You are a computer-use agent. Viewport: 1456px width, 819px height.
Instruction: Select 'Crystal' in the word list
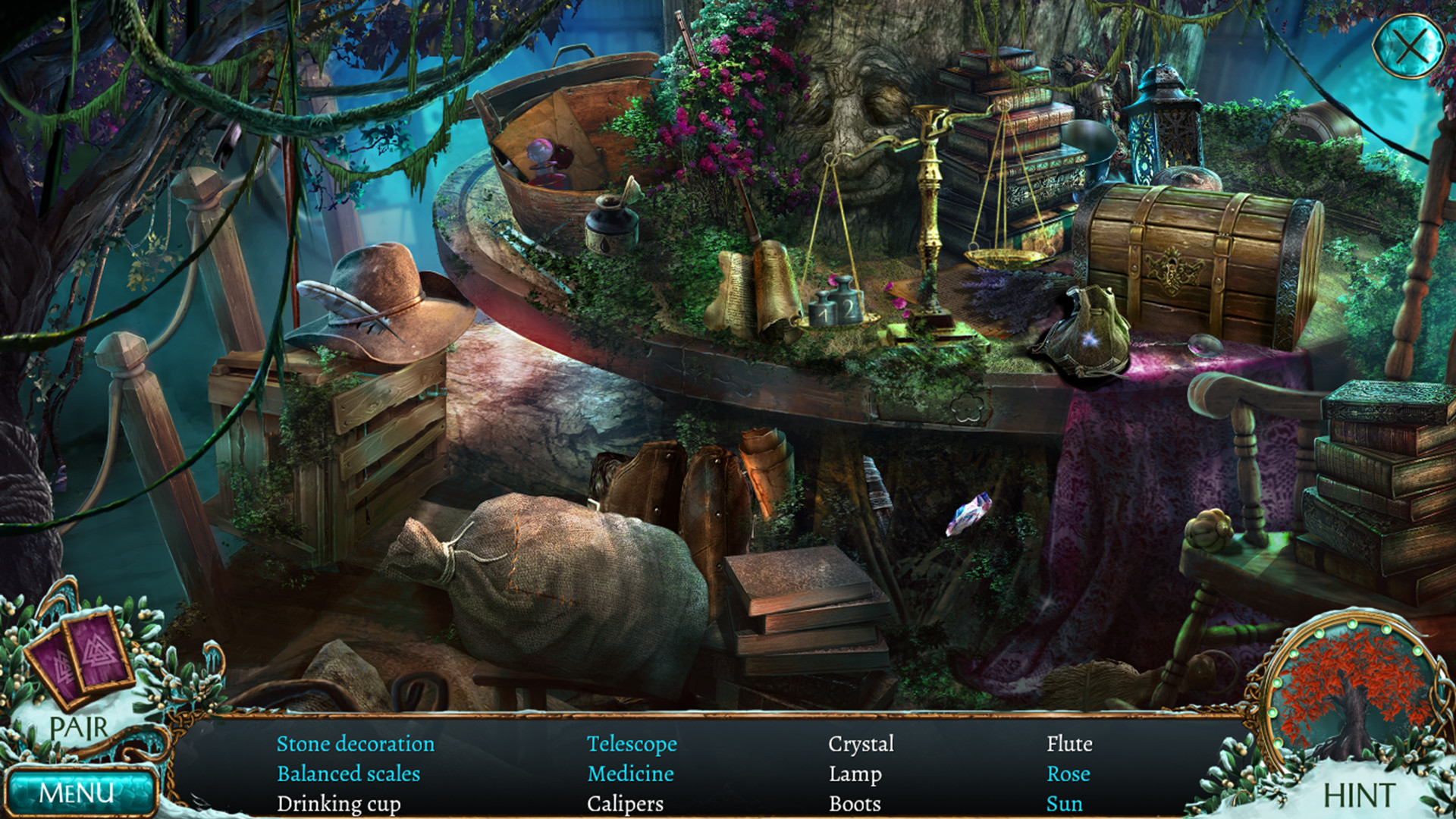[x=862, y=745]
